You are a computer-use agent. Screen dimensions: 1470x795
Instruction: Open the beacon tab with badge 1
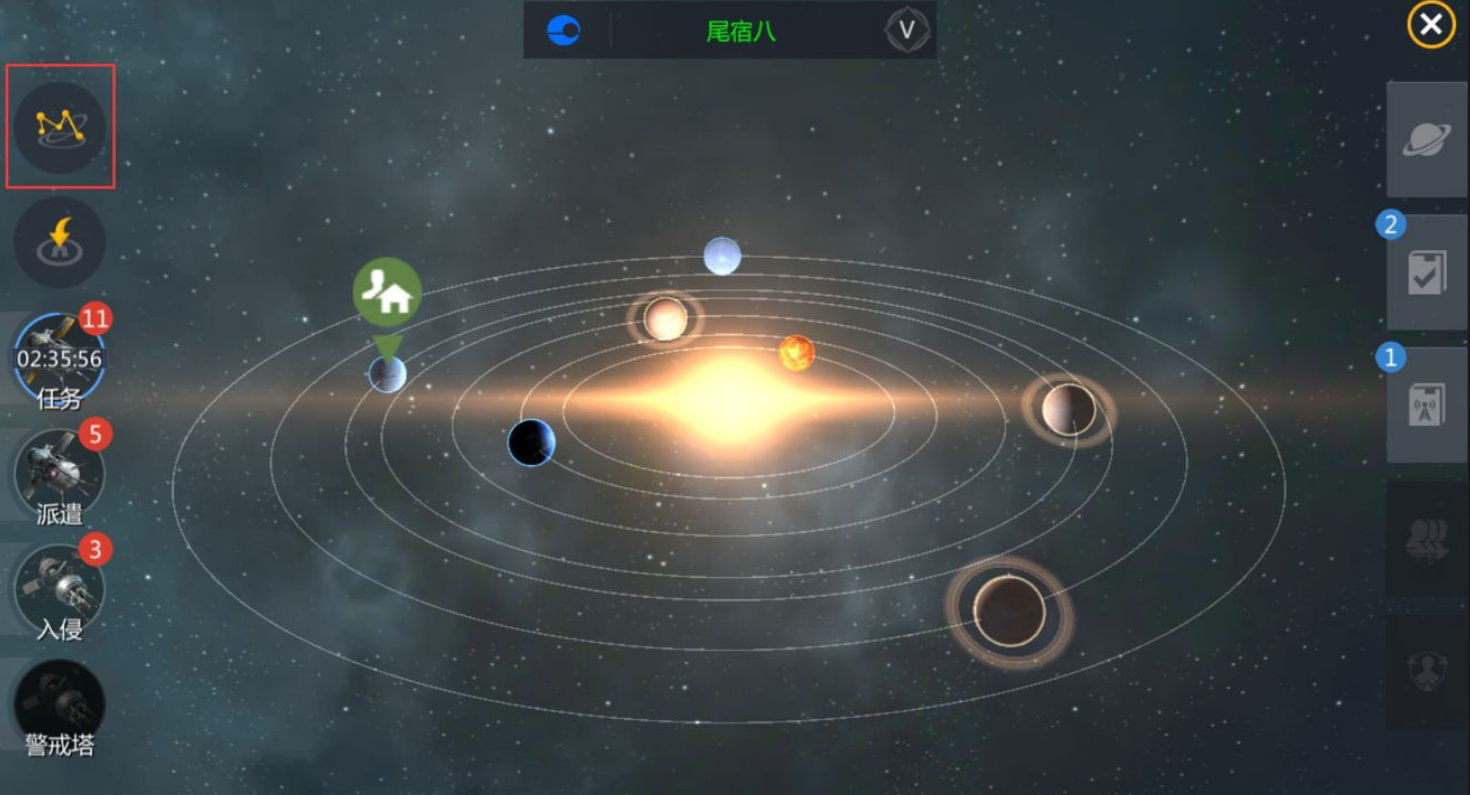tap(1427, 404)
